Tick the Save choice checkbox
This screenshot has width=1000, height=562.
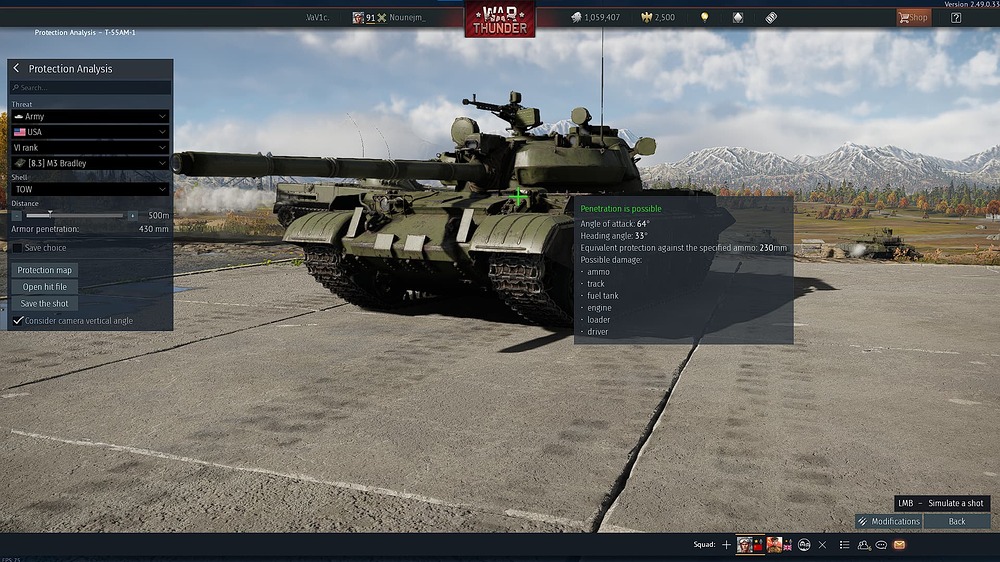[x=18, y=248]
